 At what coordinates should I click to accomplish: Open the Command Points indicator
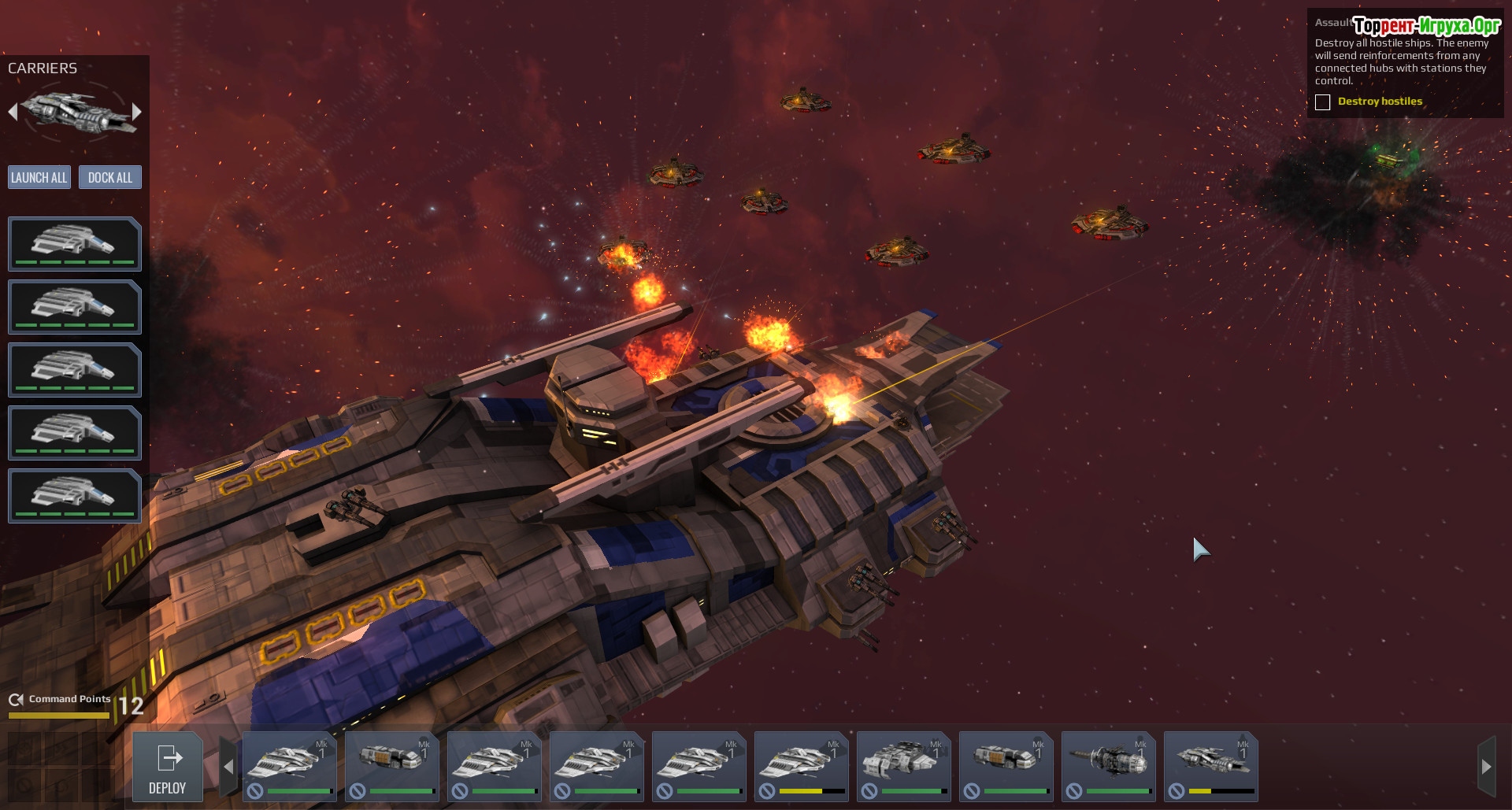(75, 703)
